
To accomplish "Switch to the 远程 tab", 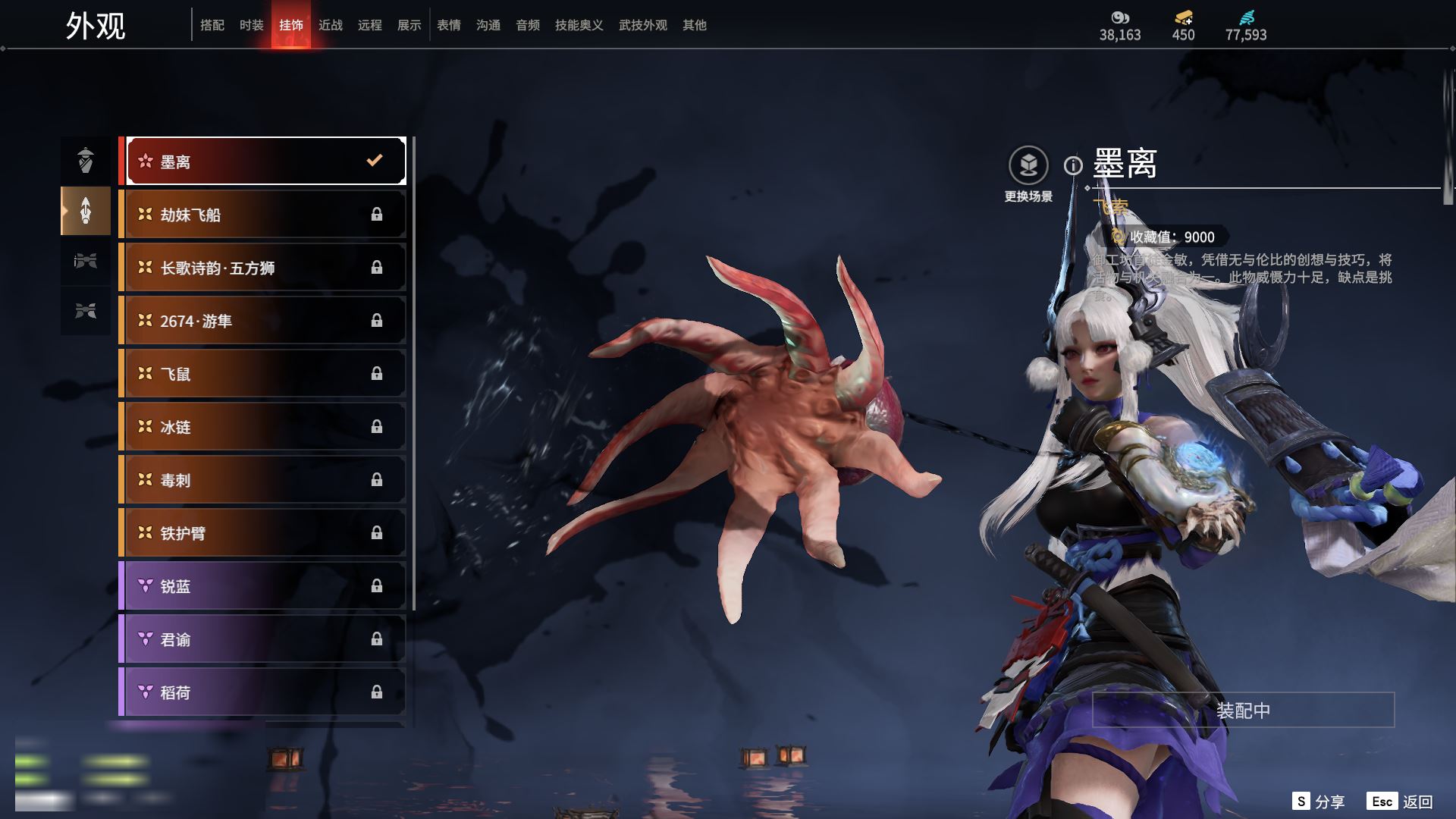I will pos(370,26).
